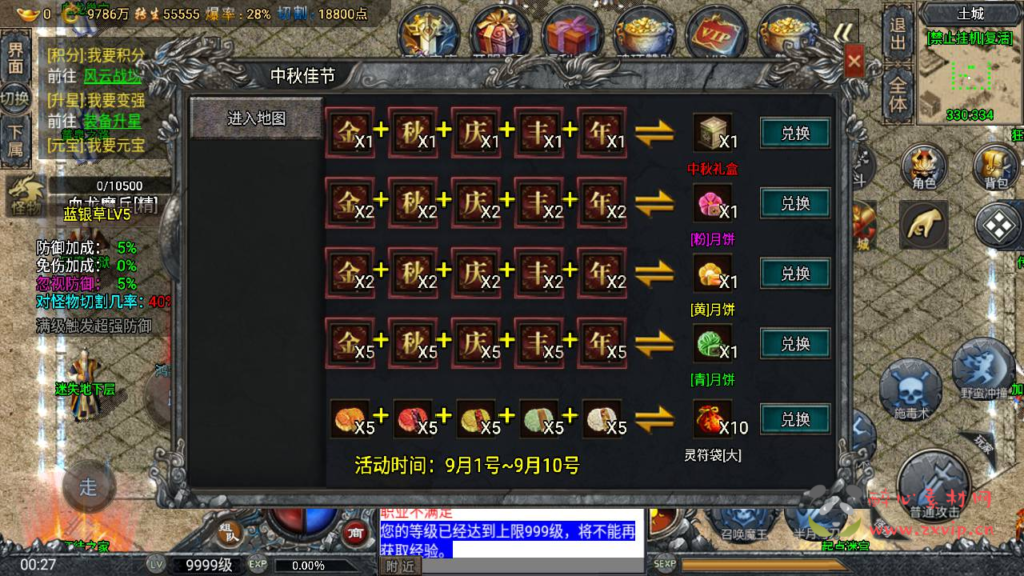Exchange for the yellow mooncake (黄月饼)
1024x576 pixels.
click(795, 273)
